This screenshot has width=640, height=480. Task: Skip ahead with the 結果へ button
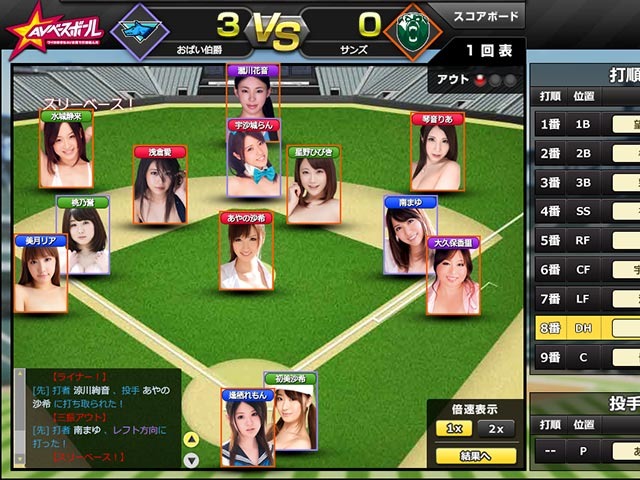(x=475, y=456)
